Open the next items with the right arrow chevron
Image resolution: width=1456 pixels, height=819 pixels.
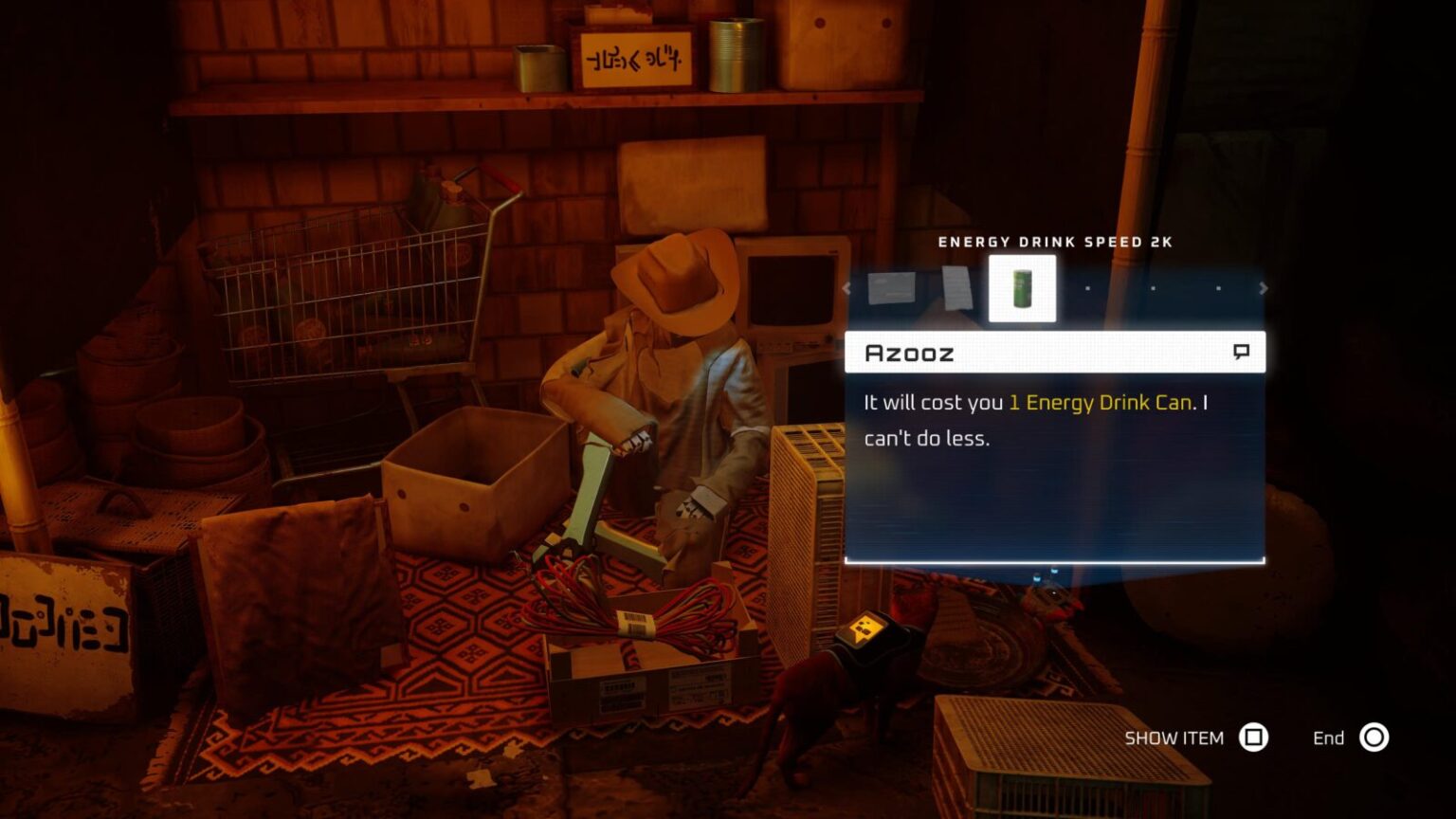point(1264,286)
